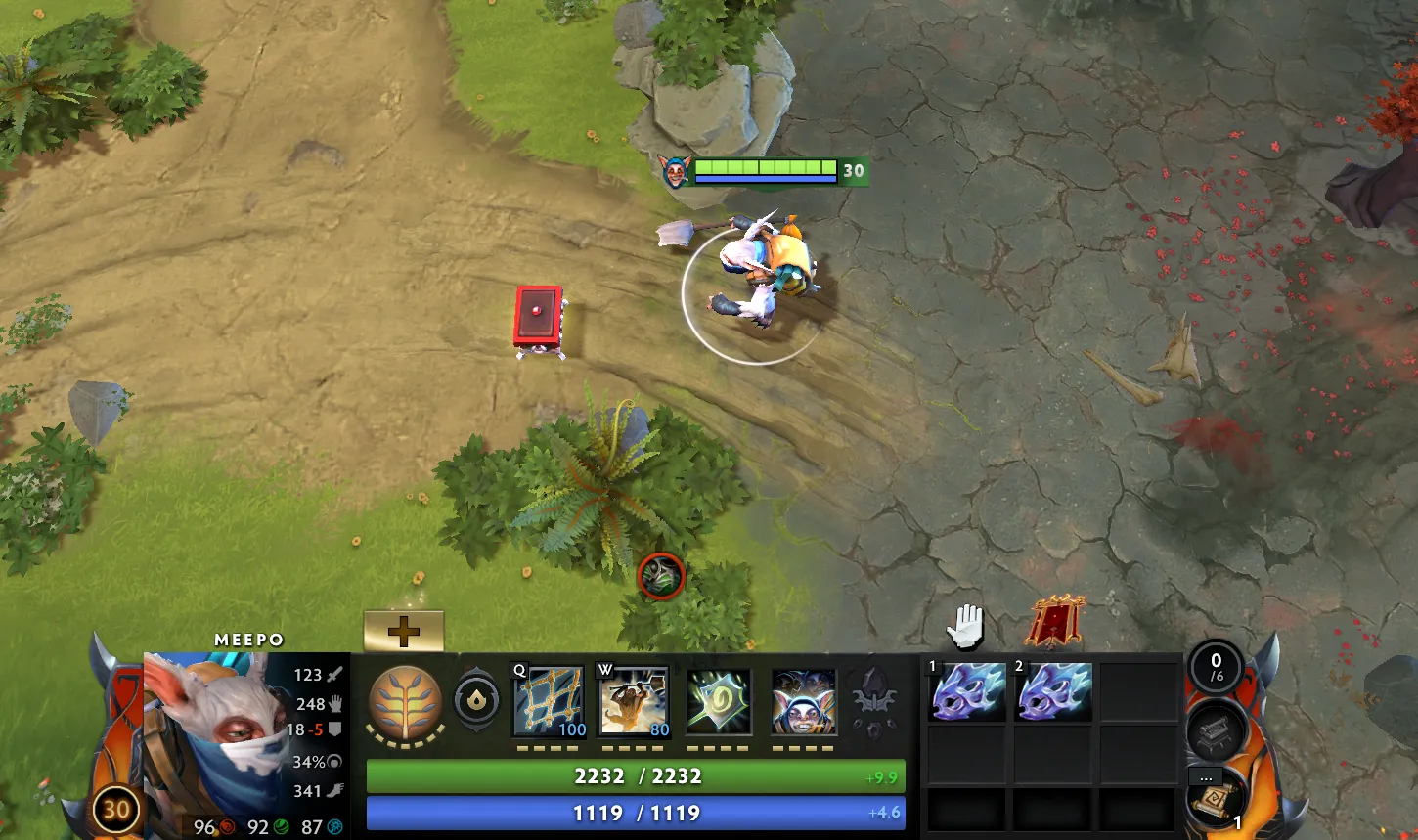Use the Town Portal Scroll
The width and height of the screenshot is (1418, 840).
click(x=1216, y=800)
